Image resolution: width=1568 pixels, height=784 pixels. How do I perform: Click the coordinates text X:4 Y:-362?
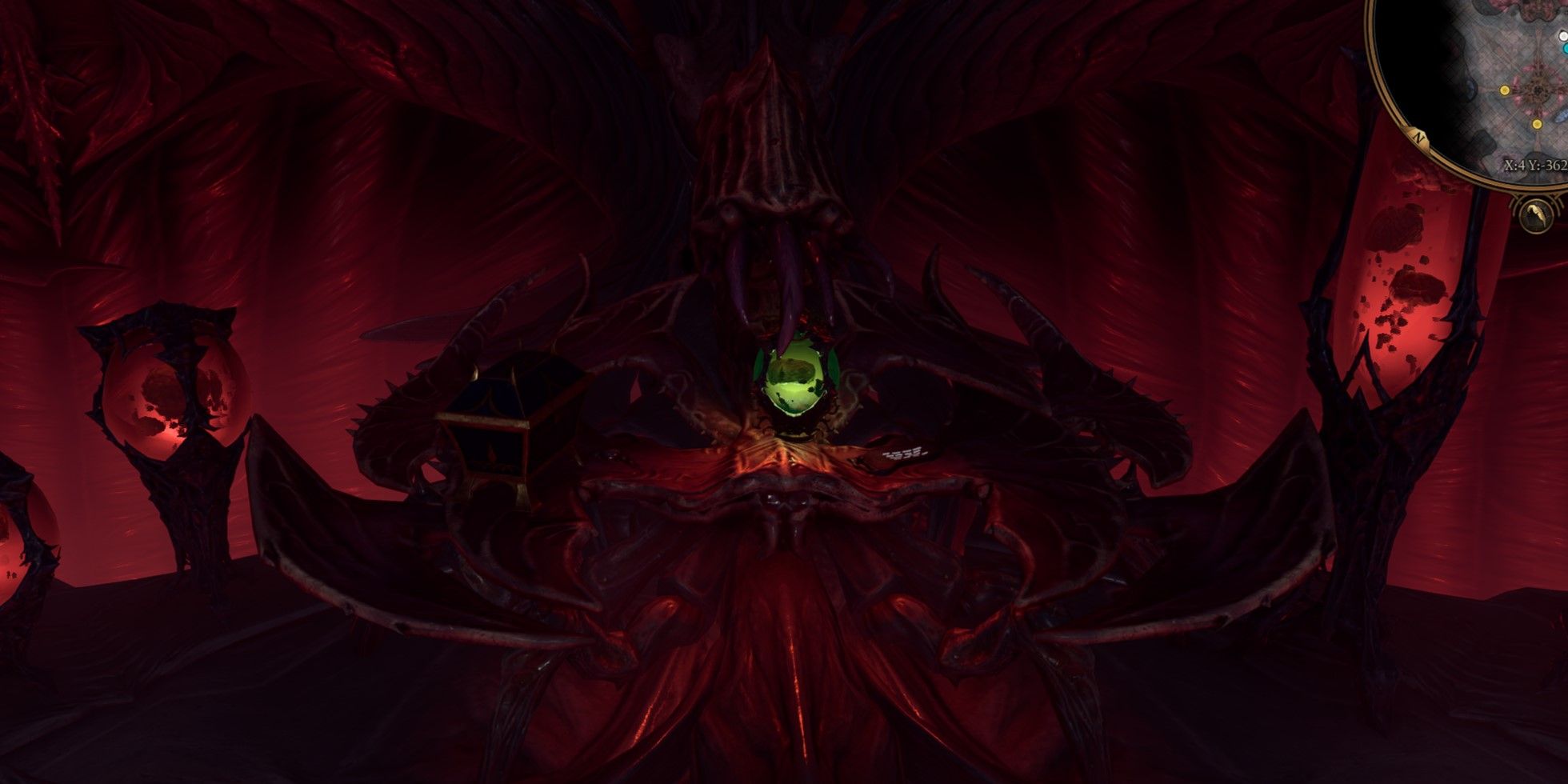click(x=1535, y=165)
